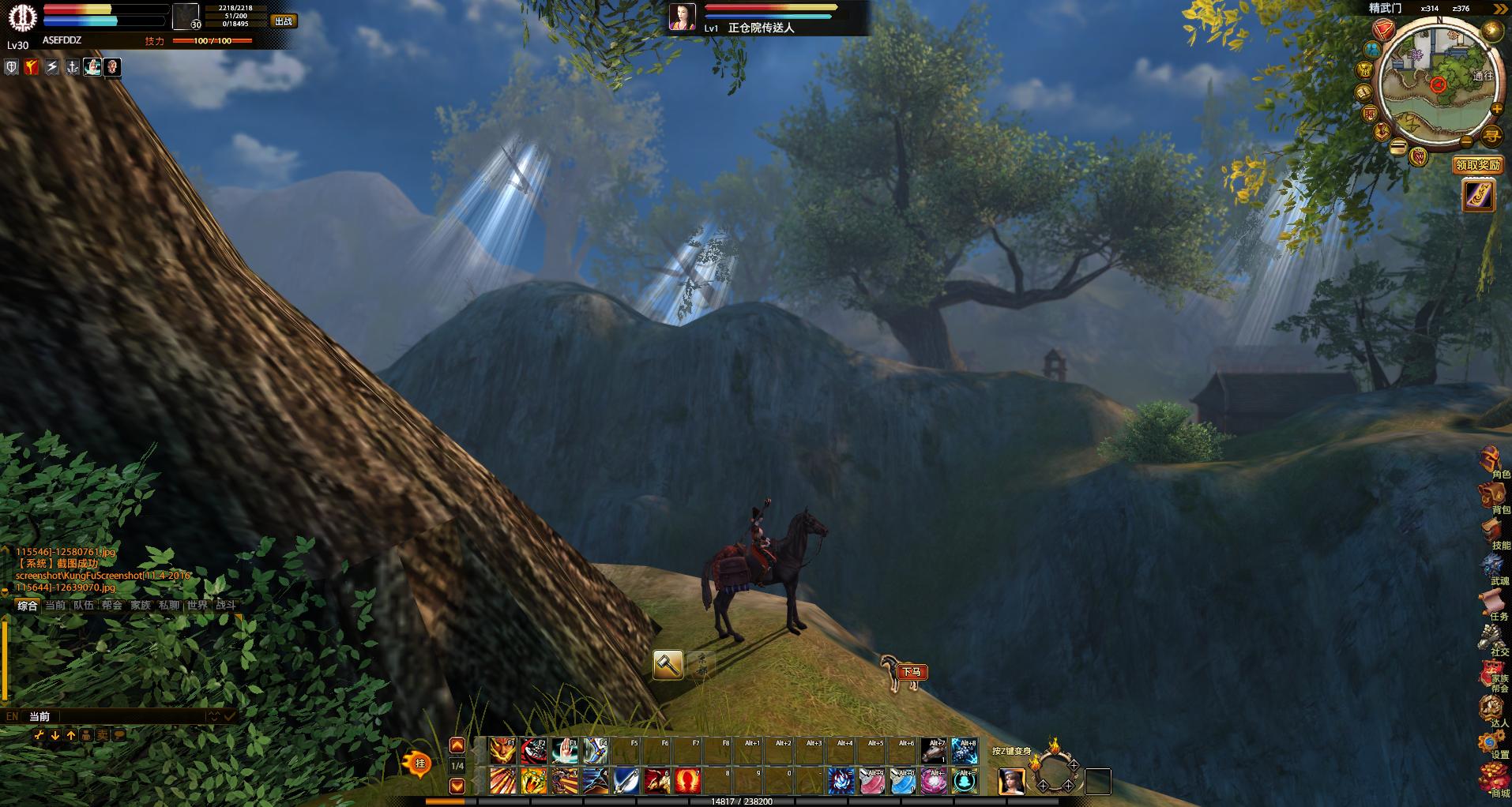Toggle the 挂 auto-combat button

tap(419, 764)
